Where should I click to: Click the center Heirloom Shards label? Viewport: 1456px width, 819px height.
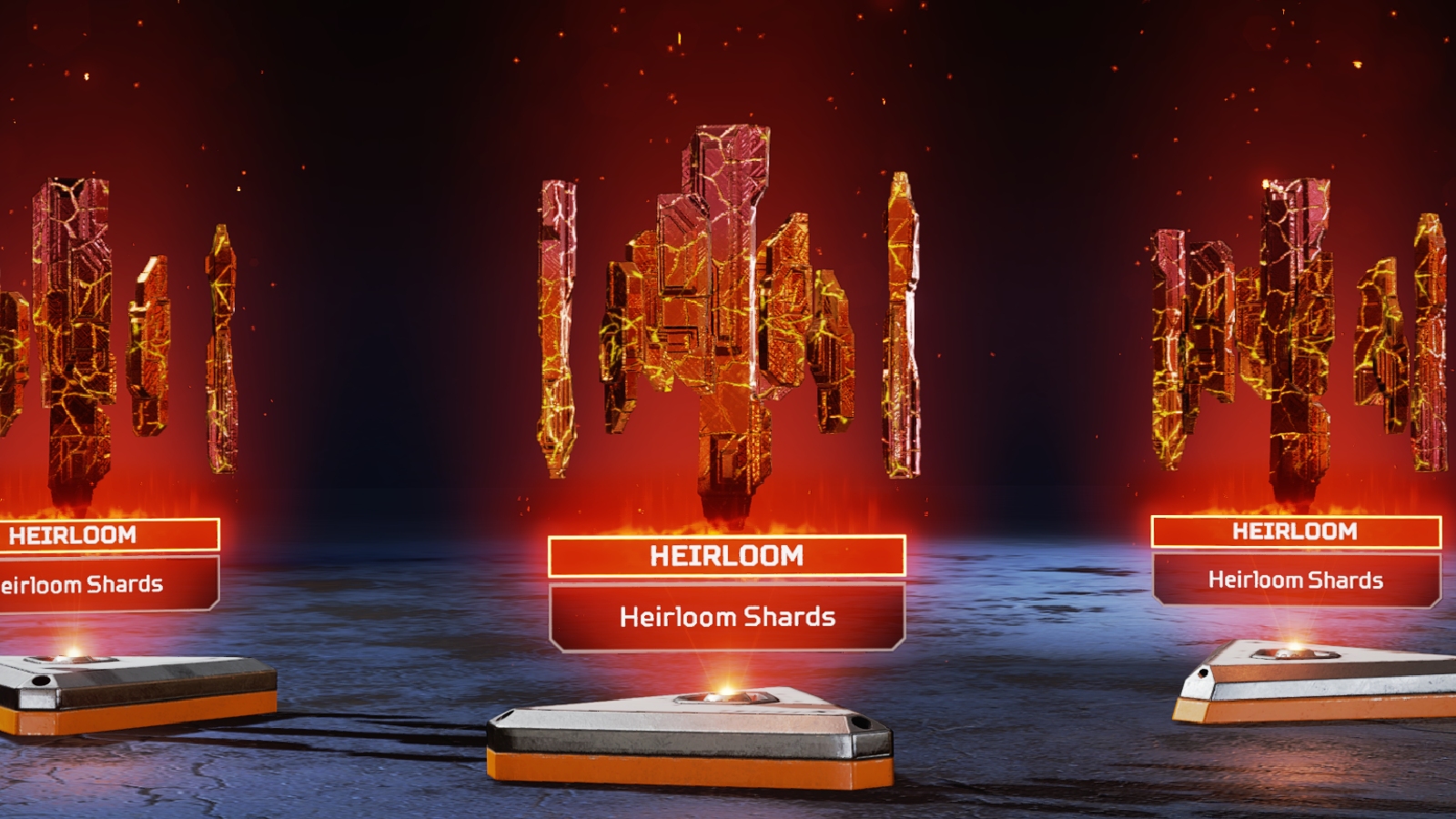click(728, 616)
